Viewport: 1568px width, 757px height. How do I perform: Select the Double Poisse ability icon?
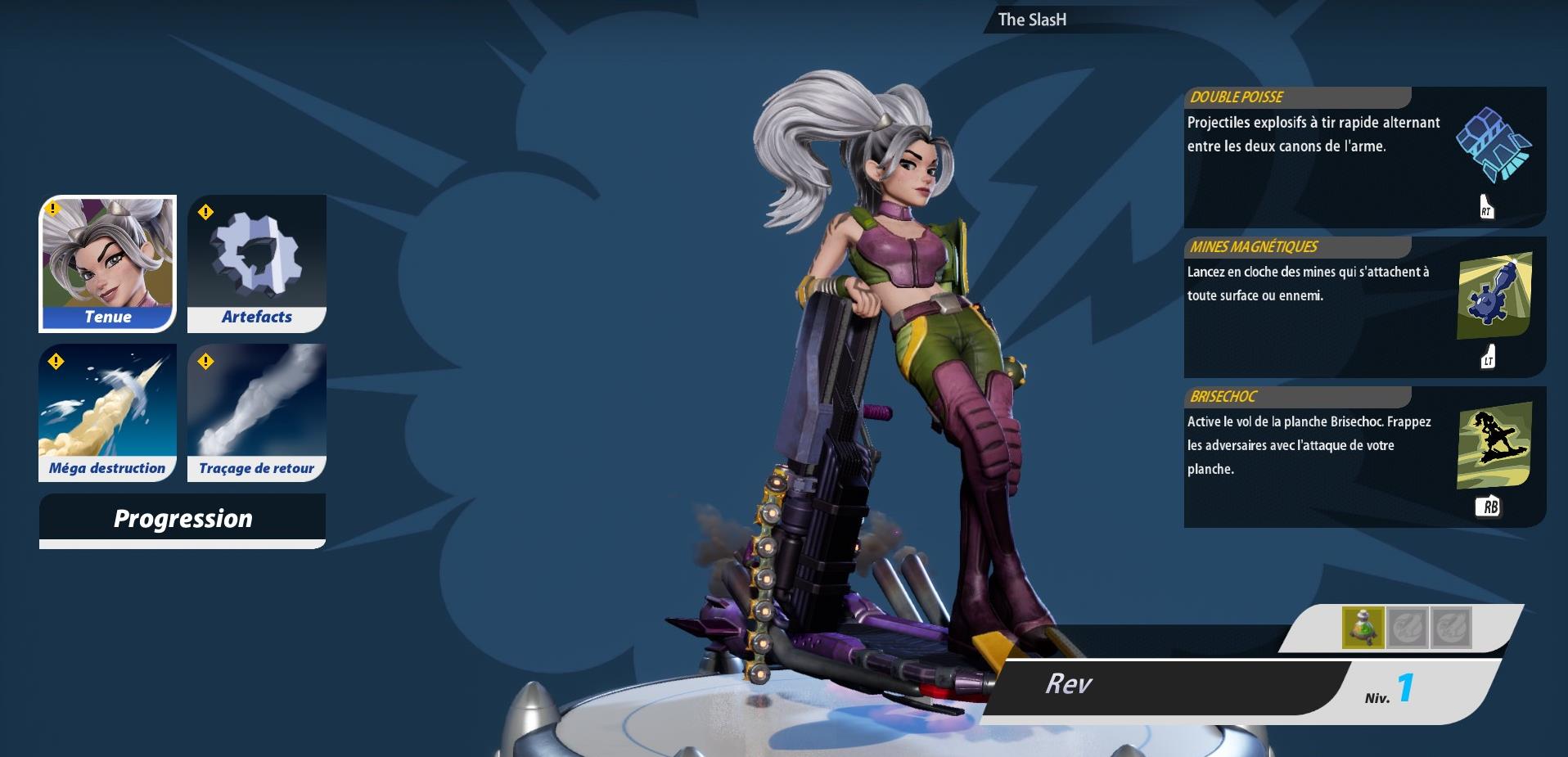(1494, 146)
